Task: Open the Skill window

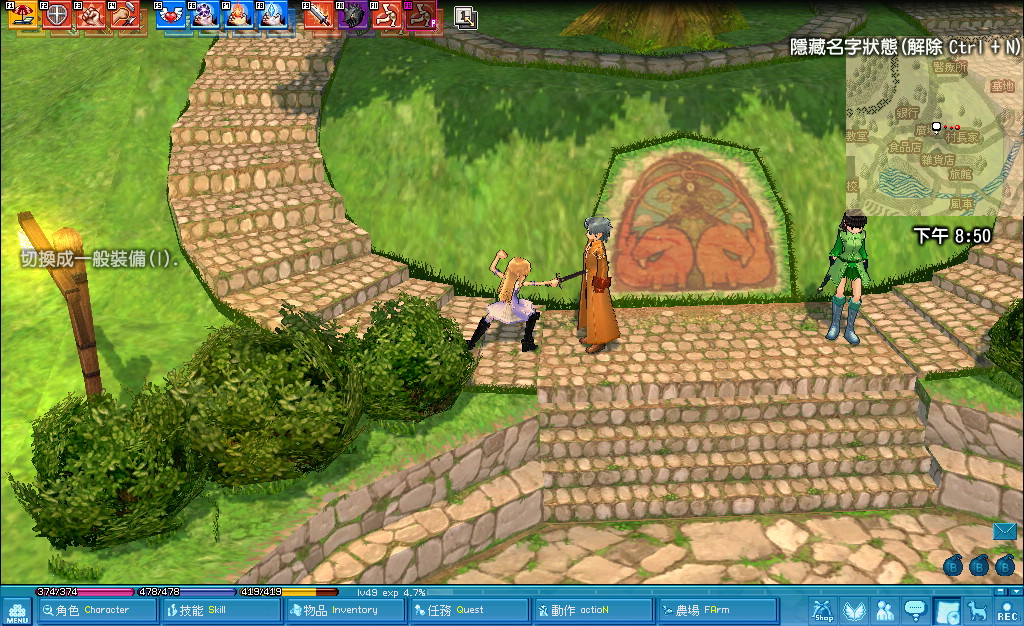Action: tap(221, 610)
